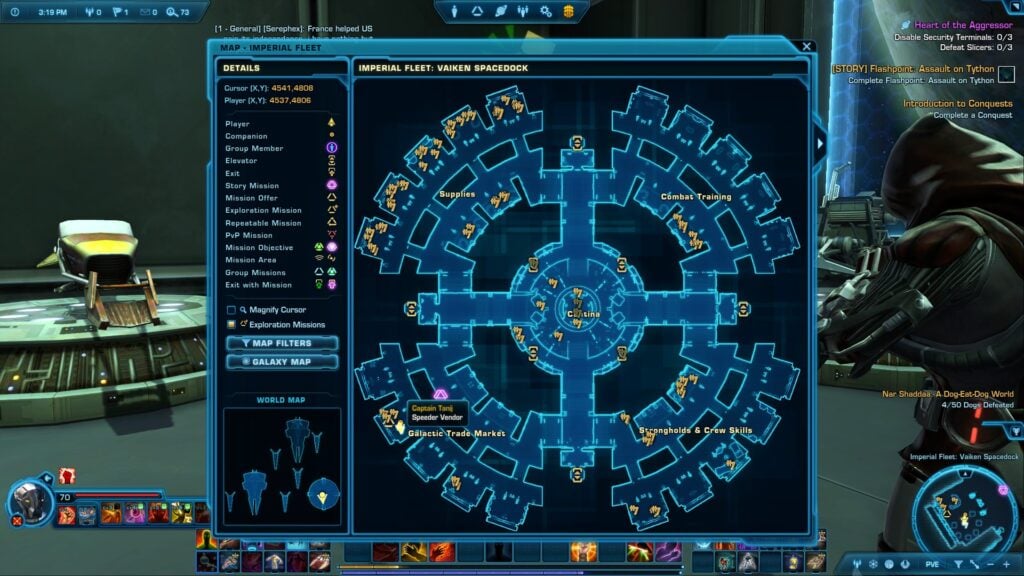Open the Introduction to Conquests objective
1024x576 pixels.
957,103
